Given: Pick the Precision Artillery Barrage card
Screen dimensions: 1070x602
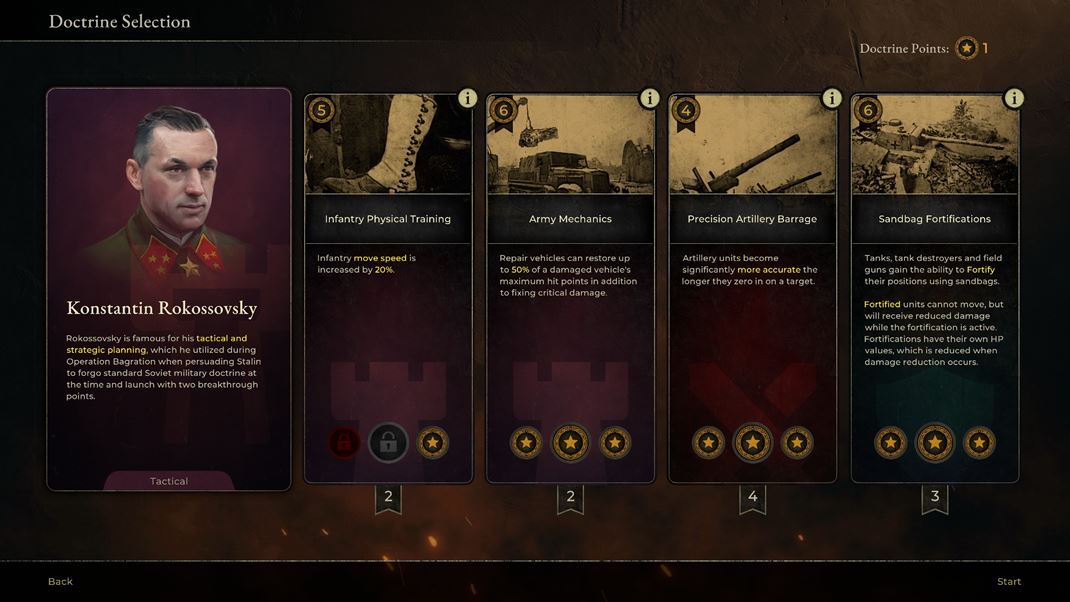Looking at the screenshot, I should [x=752, y=290].
